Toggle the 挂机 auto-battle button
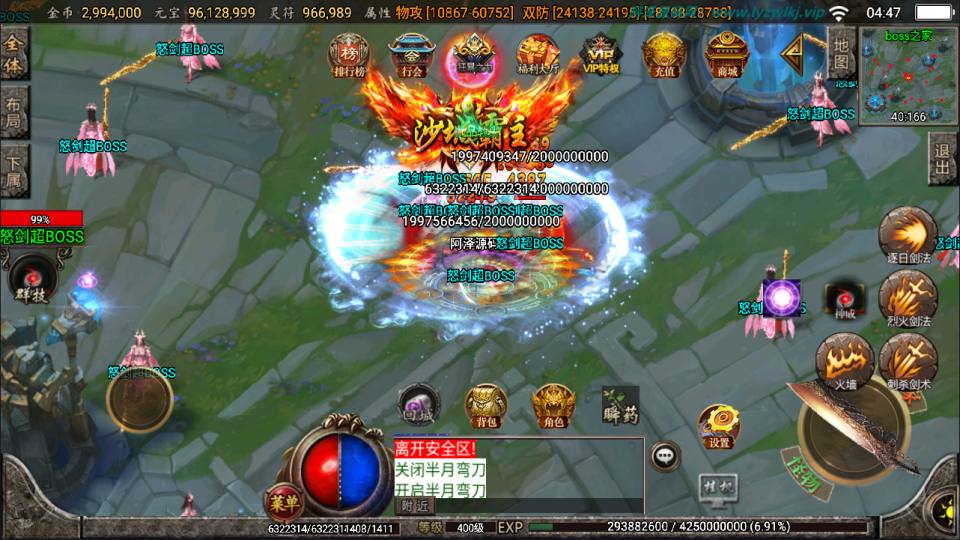Viewport: 960px width, 540px height. 717,487
